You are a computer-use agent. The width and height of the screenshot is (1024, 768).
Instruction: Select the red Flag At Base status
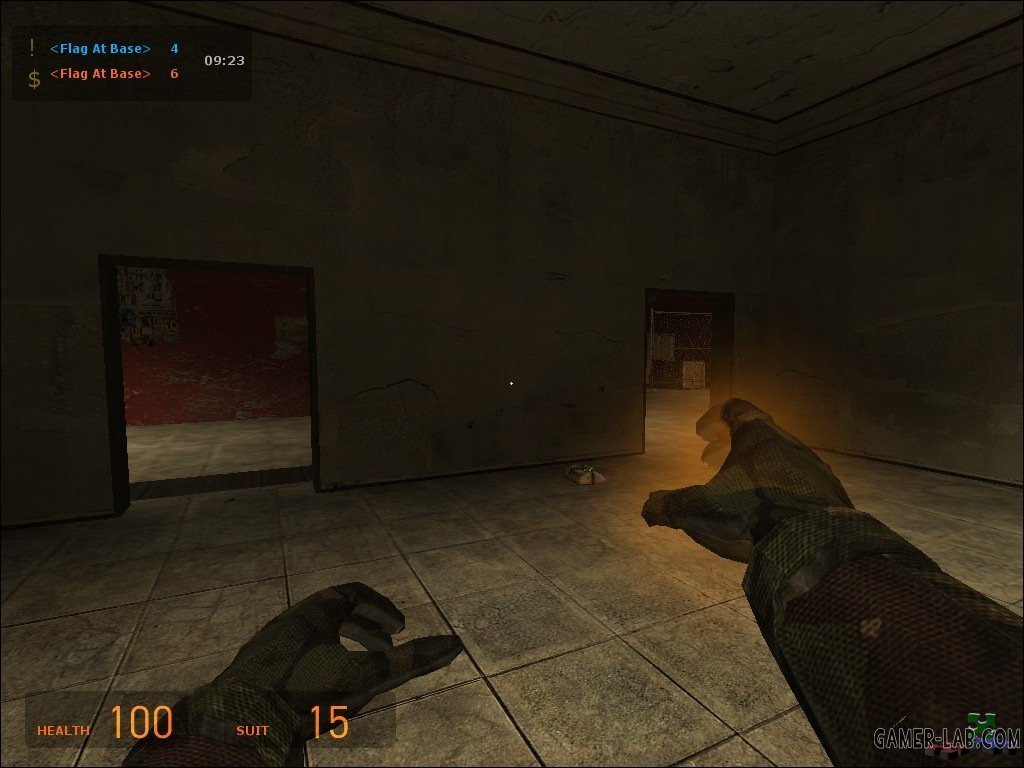(x=100, y=74)
